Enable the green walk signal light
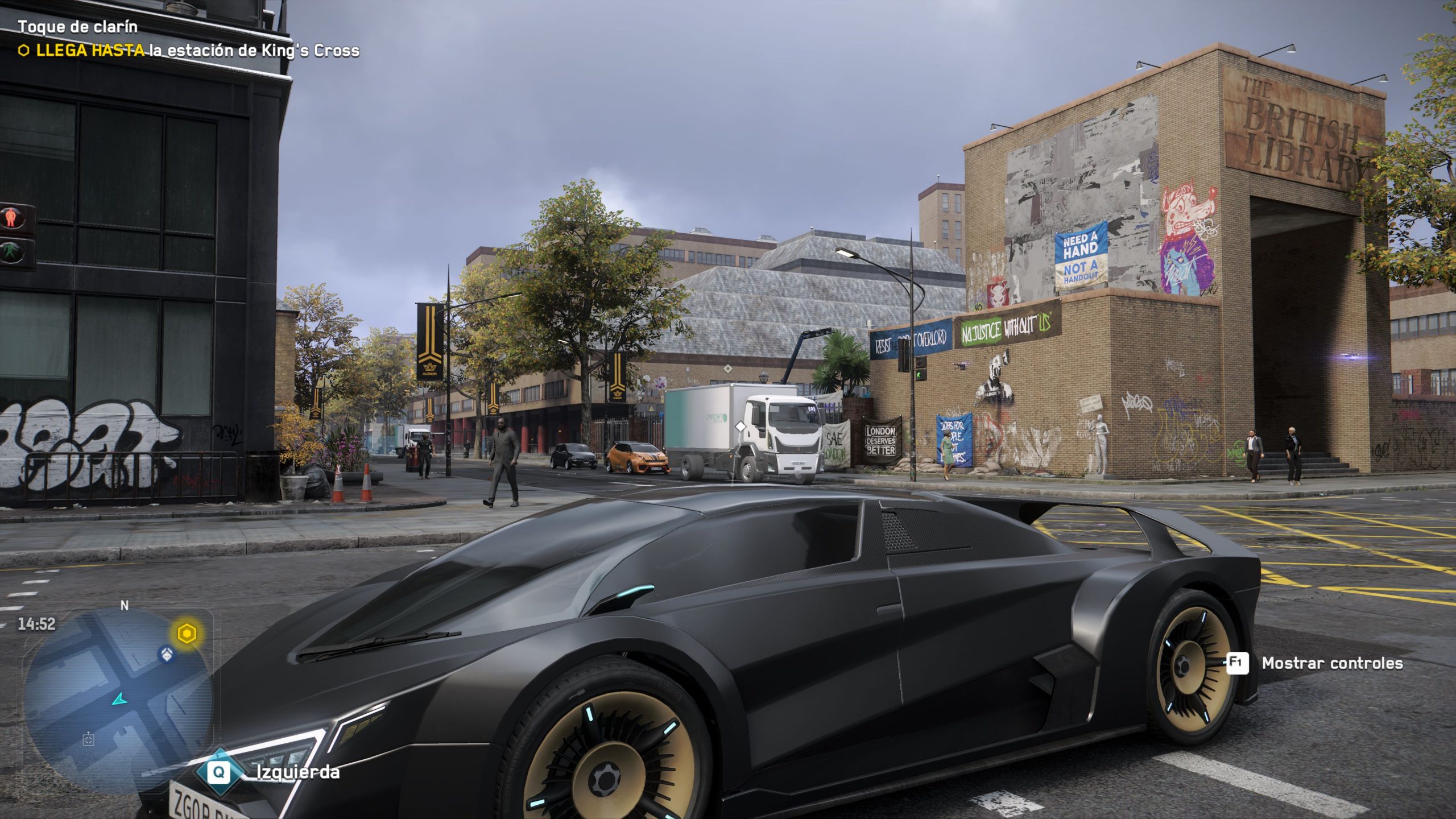This screenshot has width=1456, height=819. pos(10,251)
